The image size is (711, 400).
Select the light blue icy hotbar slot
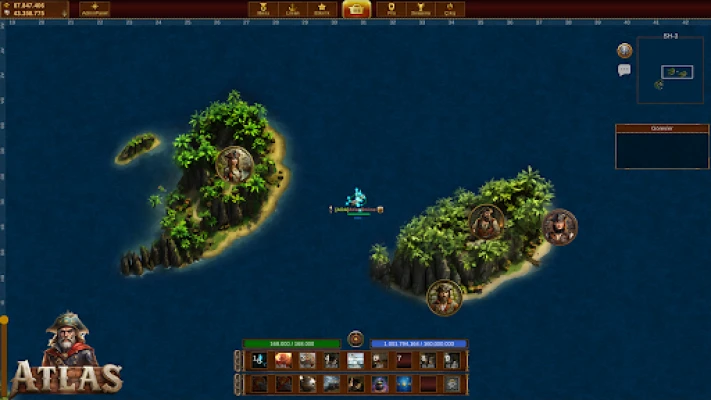[x=355, y=360]
